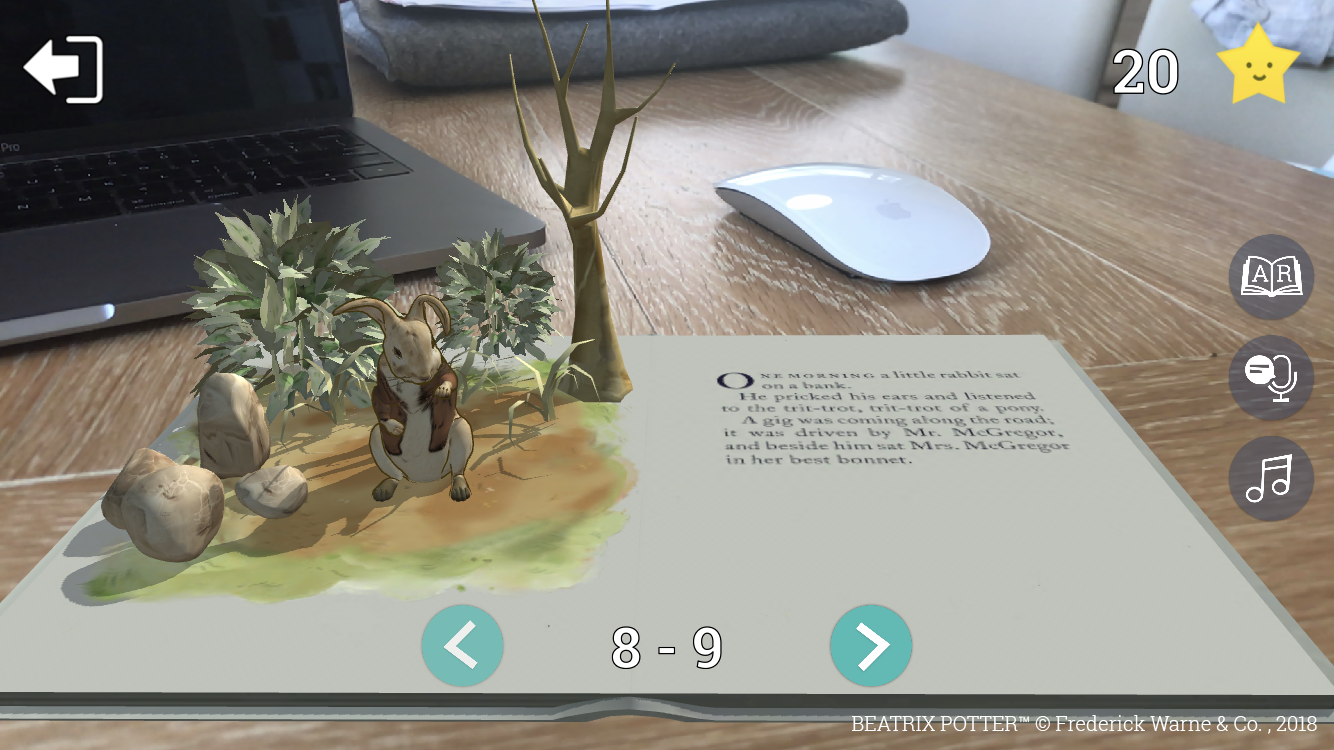The image size is (1334, 750).
Task: Select the page indicator showing 8 - 9
Action: coord(666,646)
